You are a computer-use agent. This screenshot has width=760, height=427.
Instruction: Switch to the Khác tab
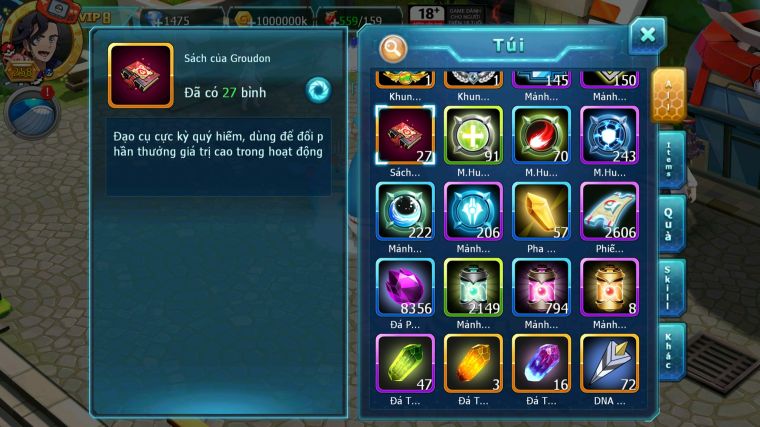tap(671, 349)
